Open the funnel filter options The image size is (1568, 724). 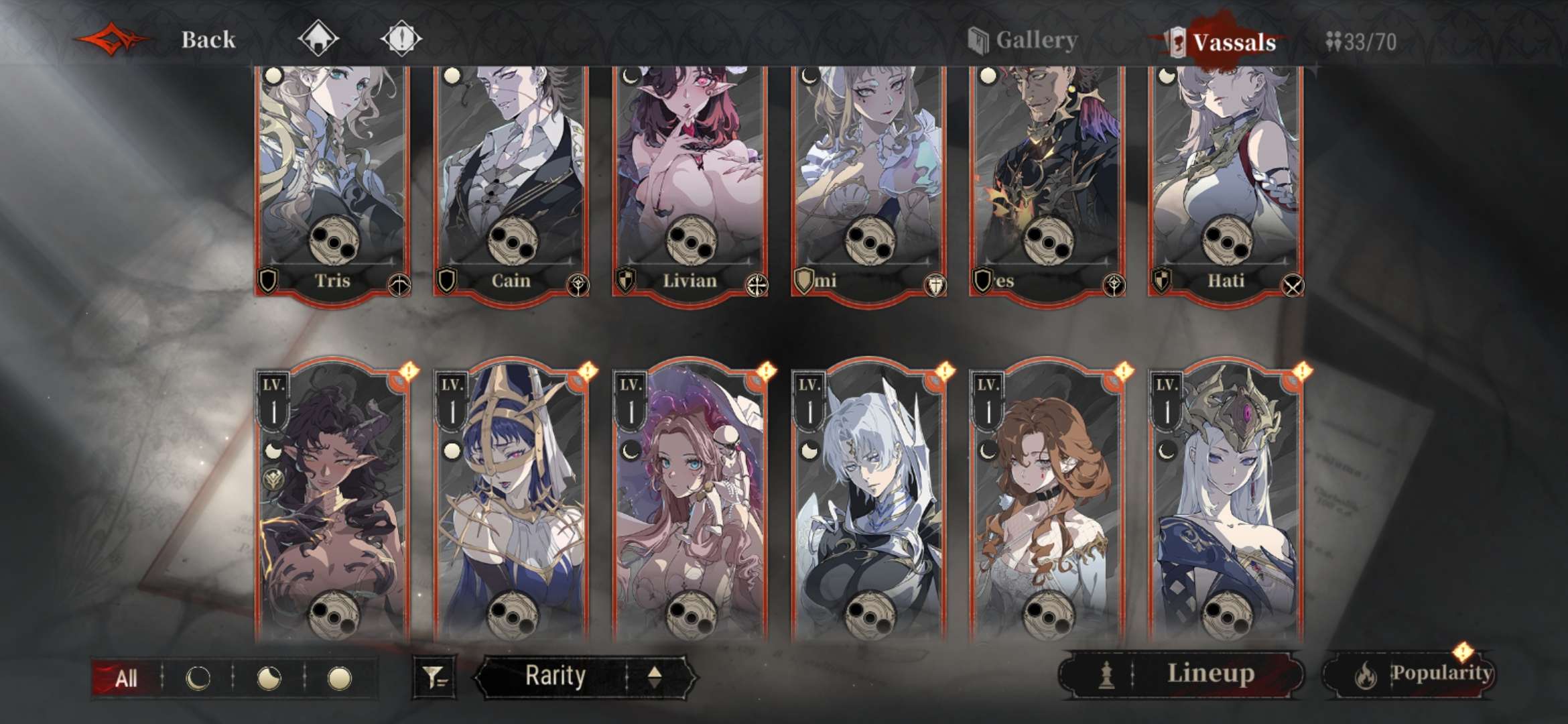tap(435, 678)
